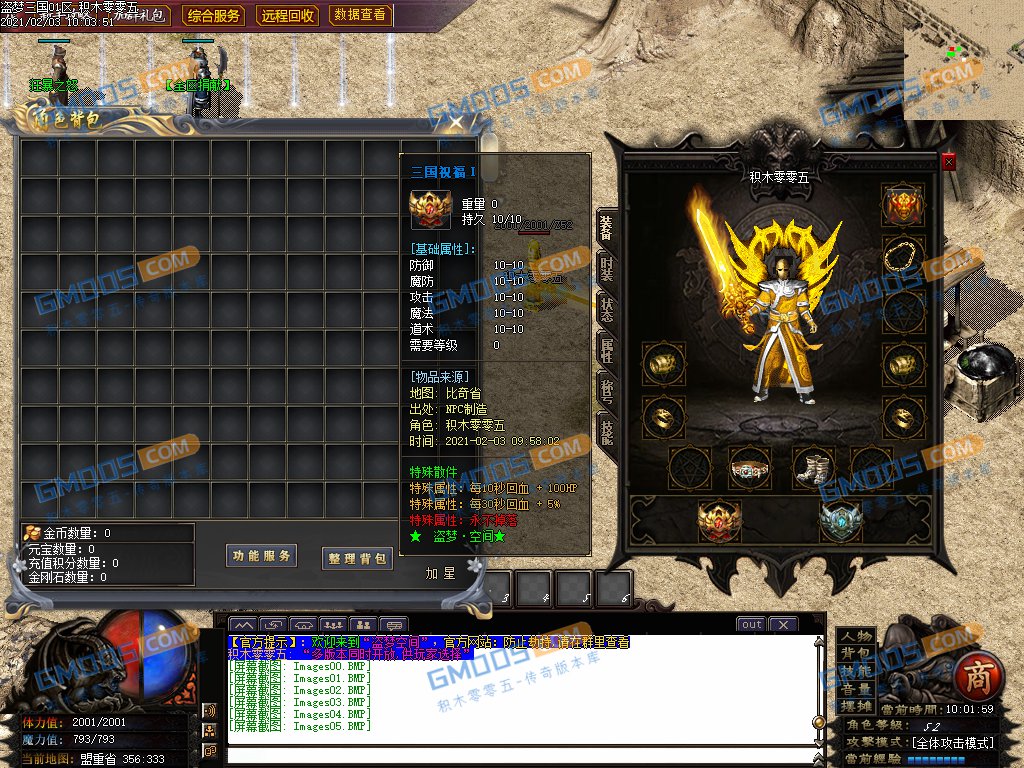Screen dimensions: 1024x768
Task: Select the silver-blue emblem slot
Action: coord(840,520)
